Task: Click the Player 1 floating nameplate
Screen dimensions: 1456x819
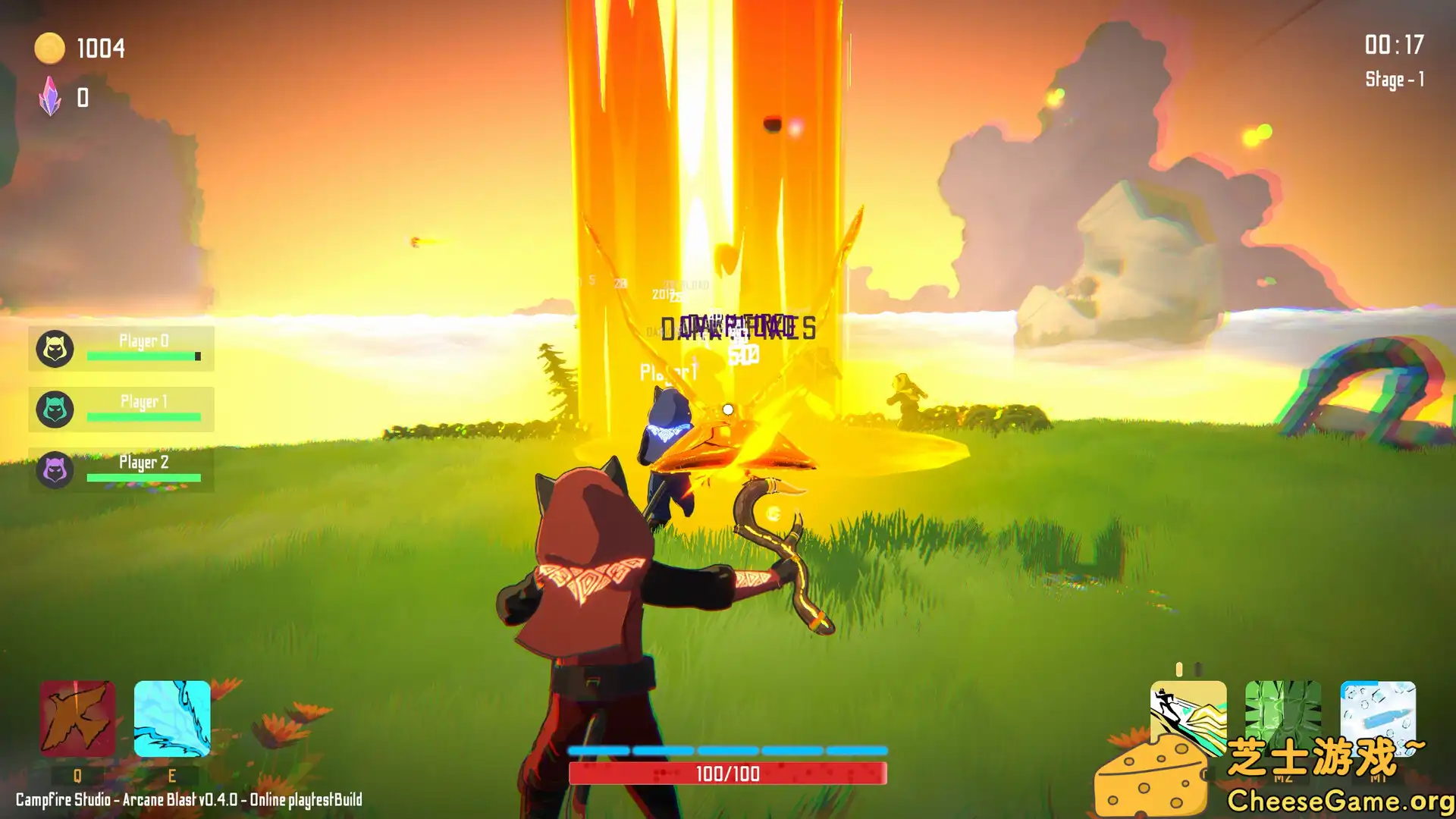Action: click(x=667, y=372)
